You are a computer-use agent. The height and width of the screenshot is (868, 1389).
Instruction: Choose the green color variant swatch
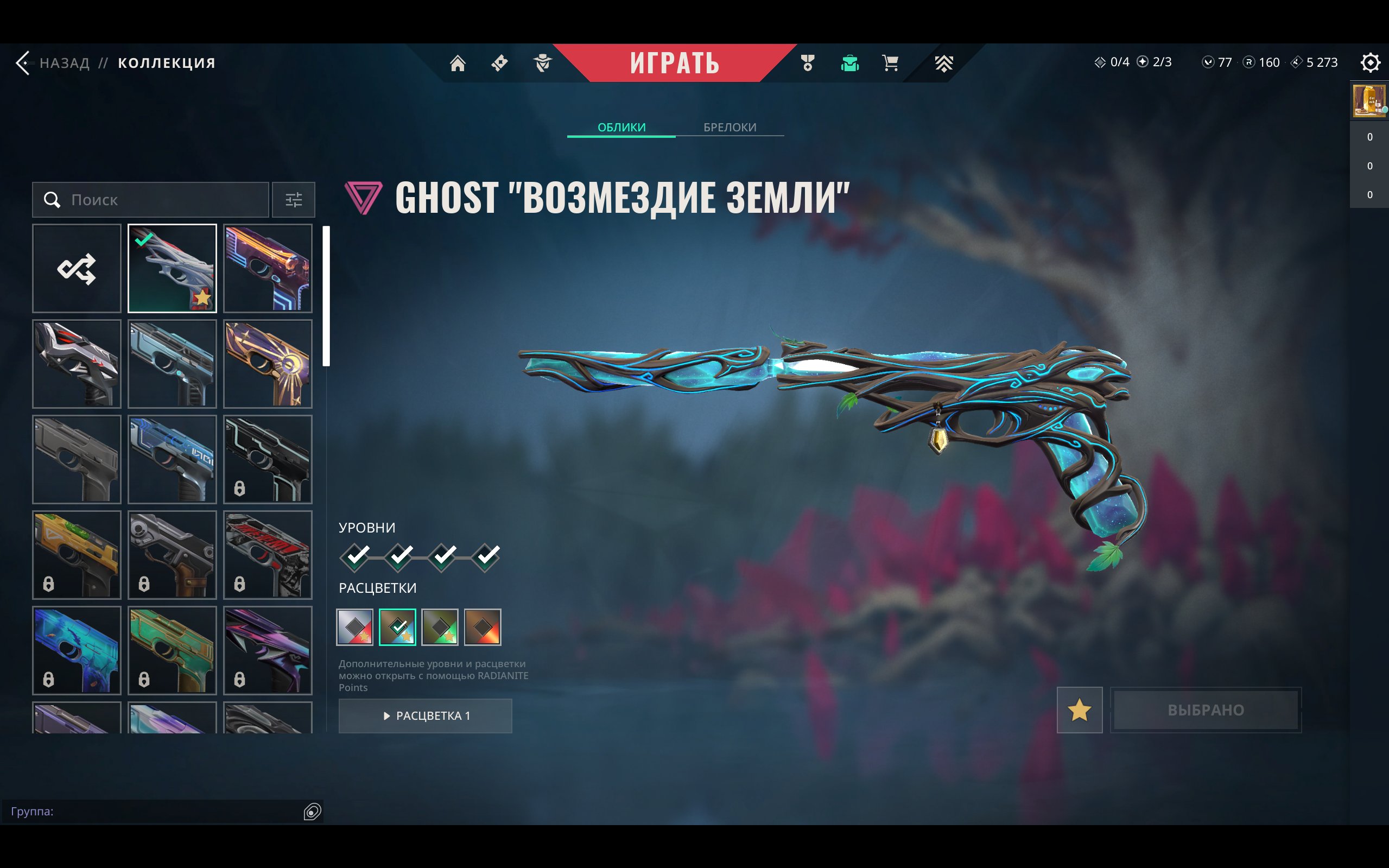pyautogui.click(x=440, y=627)
